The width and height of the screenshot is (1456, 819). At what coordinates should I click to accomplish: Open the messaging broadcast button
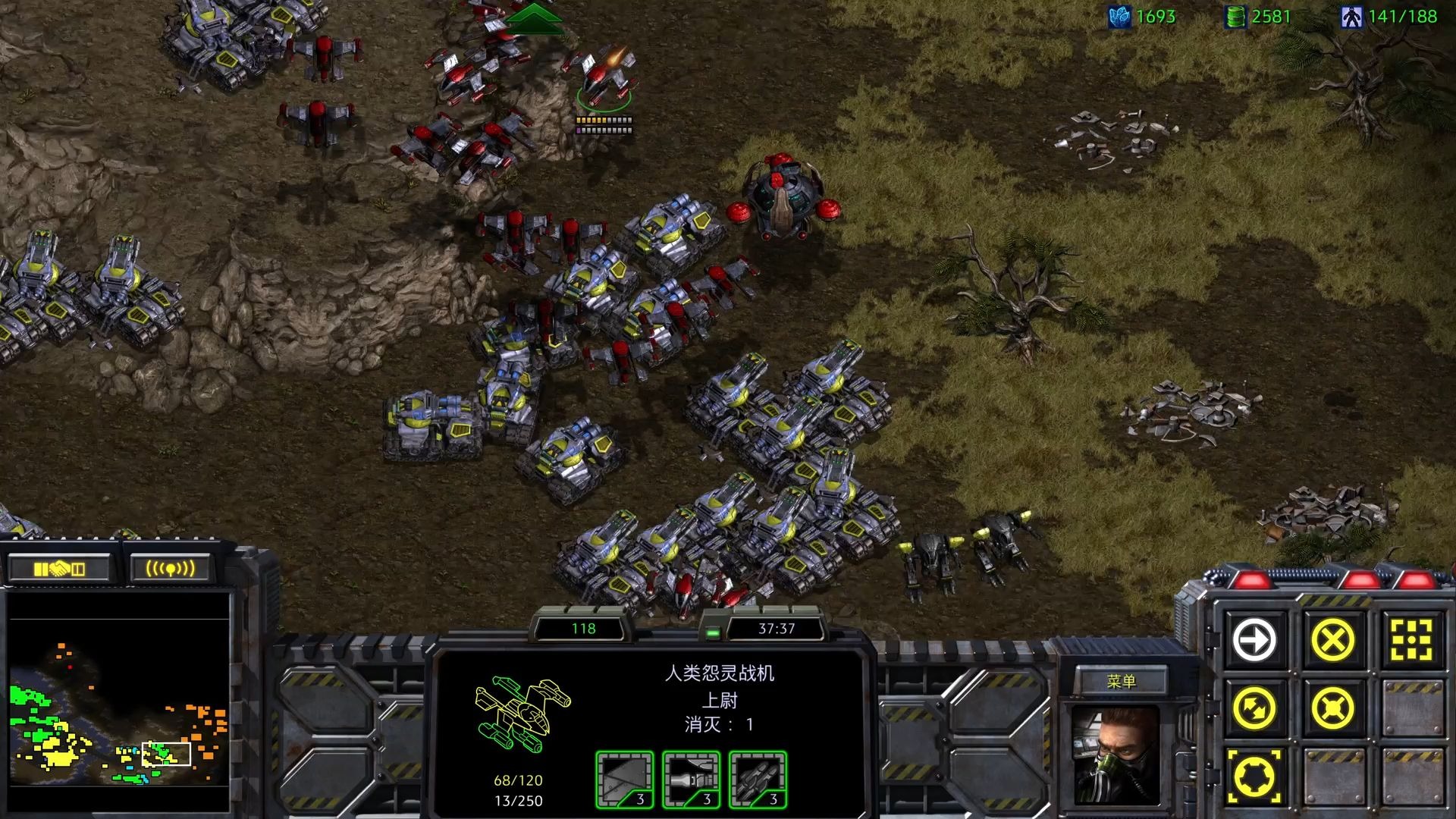click(x=170, y=568)
